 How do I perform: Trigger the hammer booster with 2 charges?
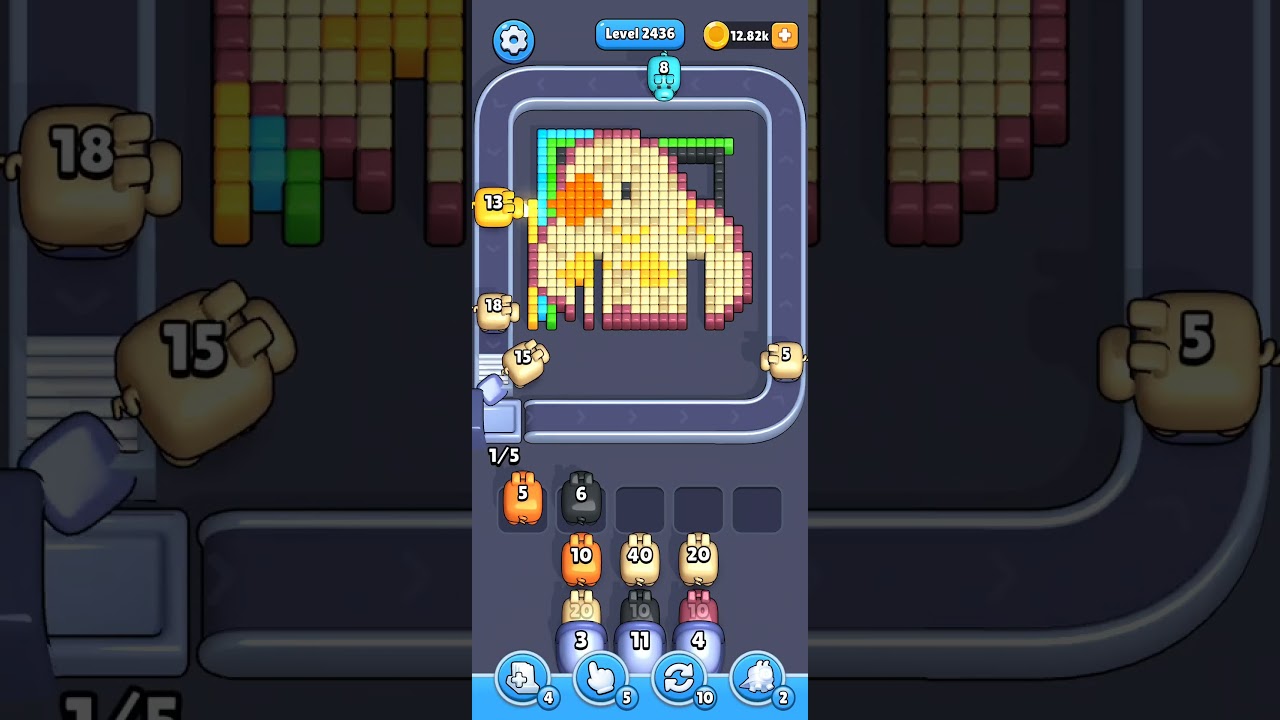[x=757, y=679]
